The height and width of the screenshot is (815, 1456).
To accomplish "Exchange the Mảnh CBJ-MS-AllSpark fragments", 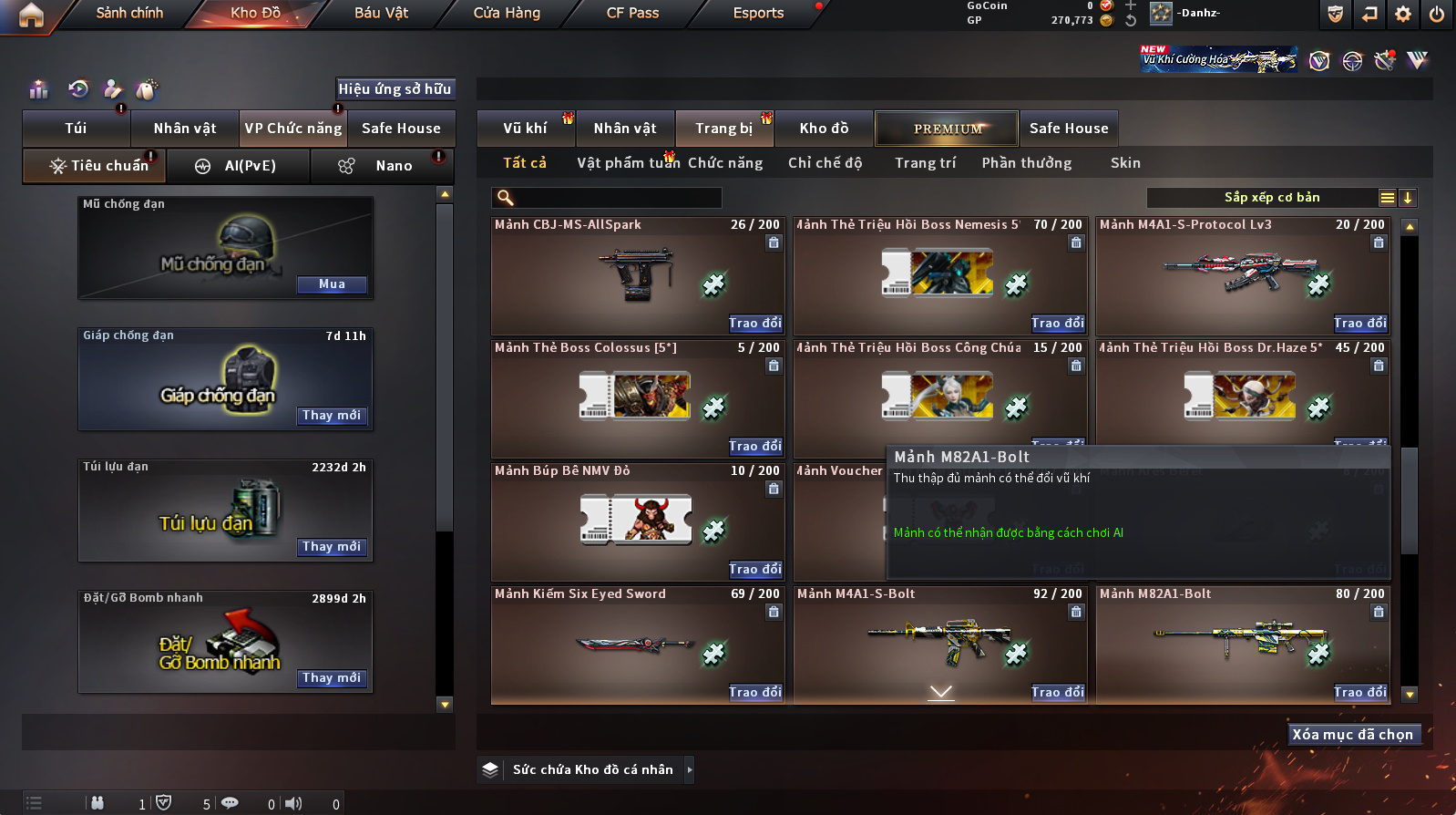I will 755,324.
